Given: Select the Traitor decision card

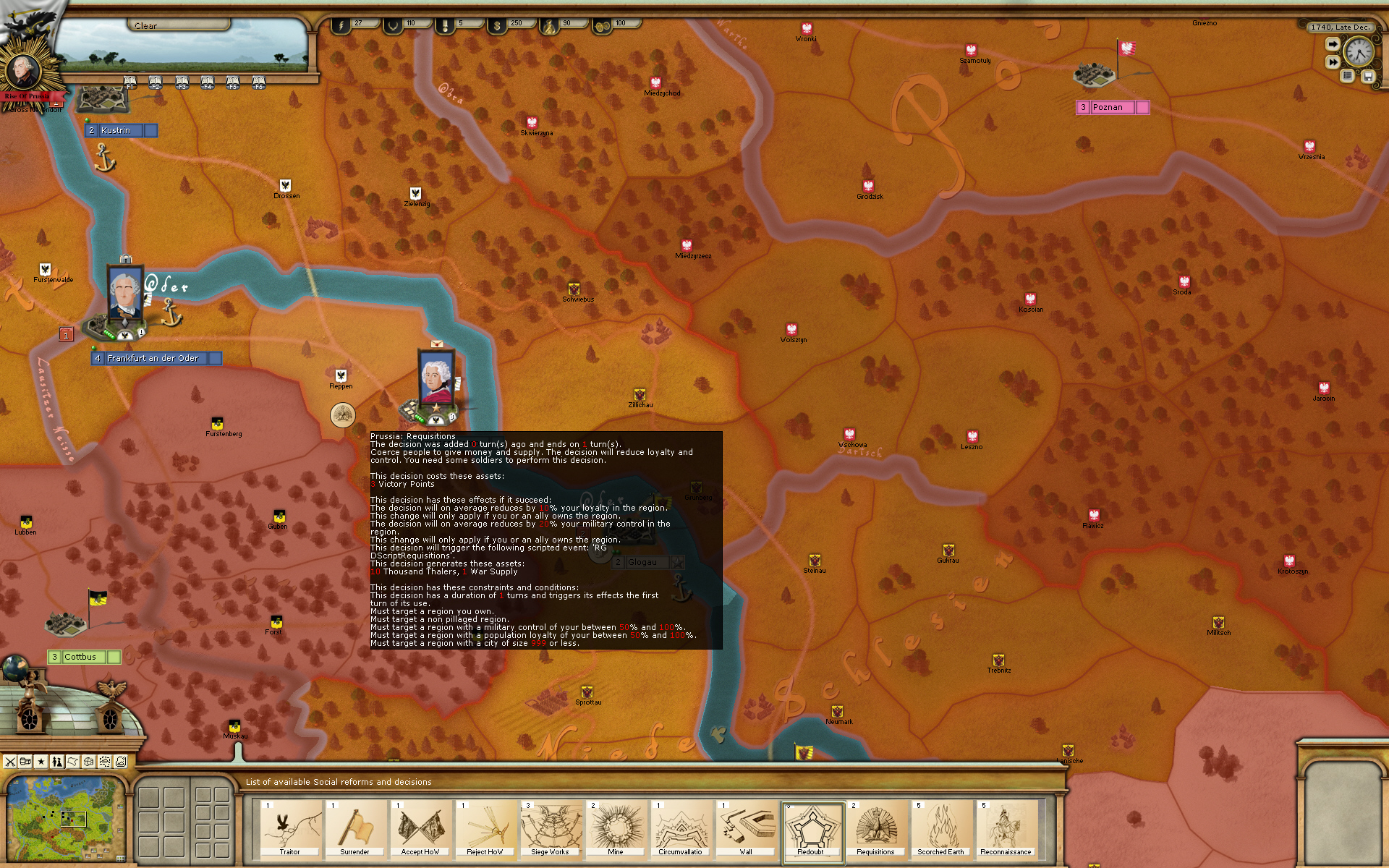Looking at the screenshot, I should coord(289,830).
